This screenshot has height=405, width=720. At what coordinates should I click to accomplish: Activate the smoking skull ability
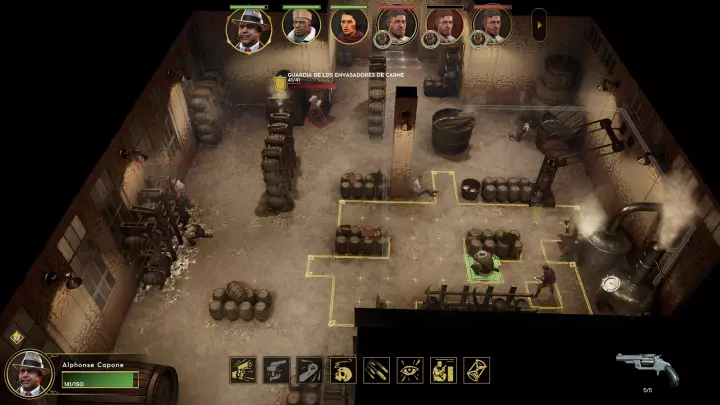343,370
